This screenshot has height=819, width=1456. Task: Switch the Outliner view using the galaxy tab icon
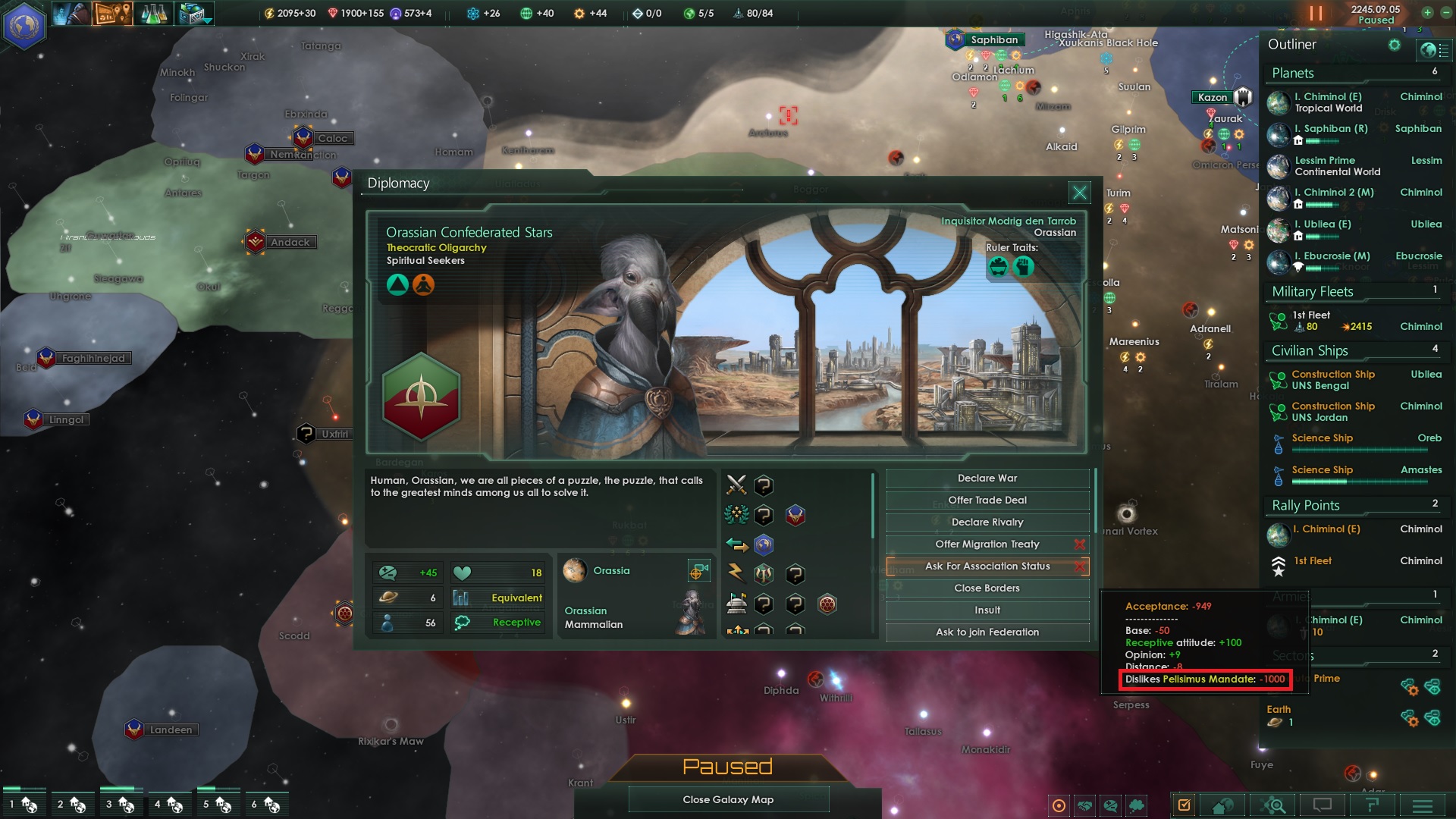tap(1432, 50)
